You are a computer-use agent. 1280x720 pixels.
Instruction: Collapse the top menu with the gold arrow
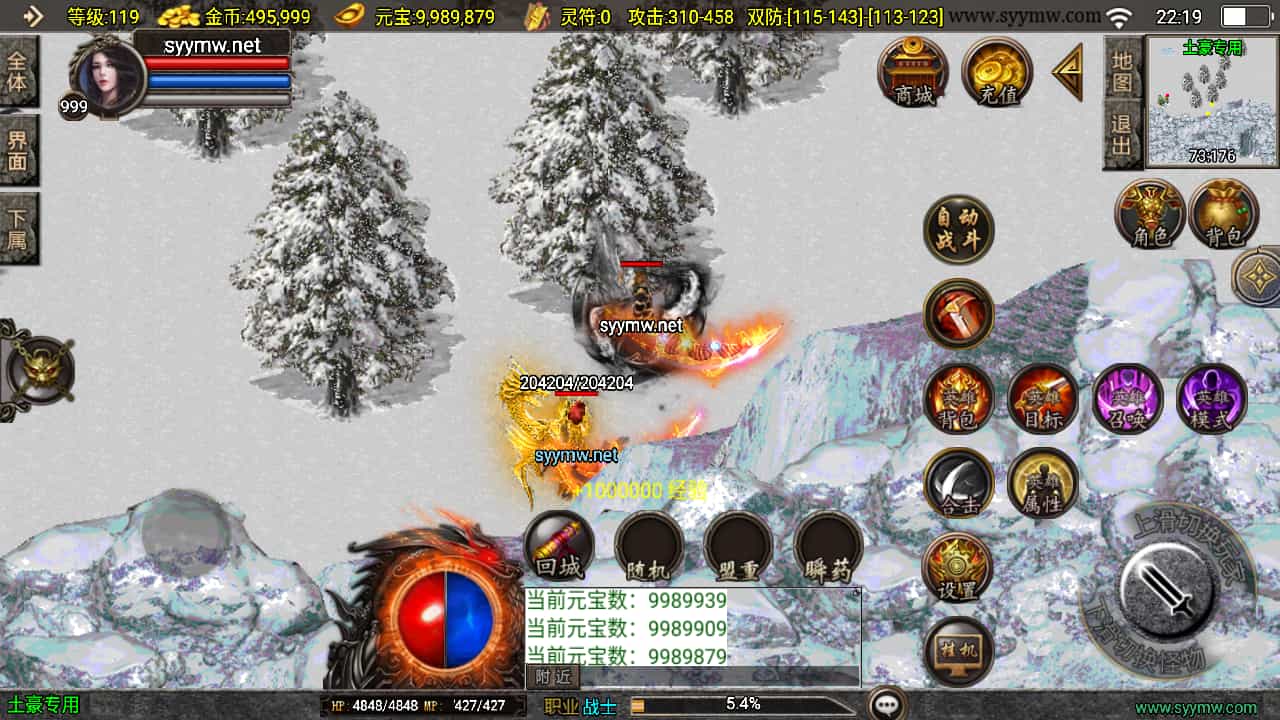point(1068,71)
